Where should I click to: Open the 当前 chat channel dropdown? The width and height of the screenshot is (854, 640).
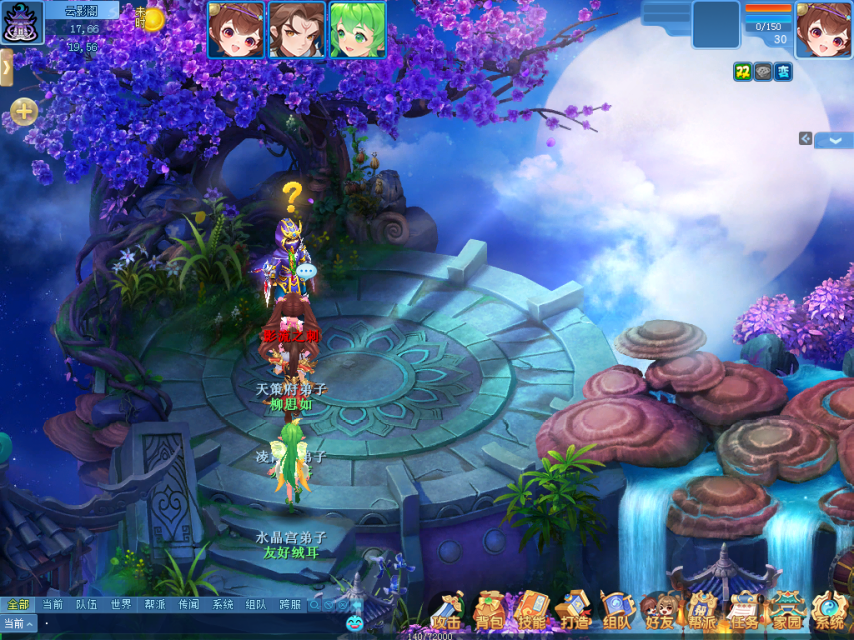(19, 623)
